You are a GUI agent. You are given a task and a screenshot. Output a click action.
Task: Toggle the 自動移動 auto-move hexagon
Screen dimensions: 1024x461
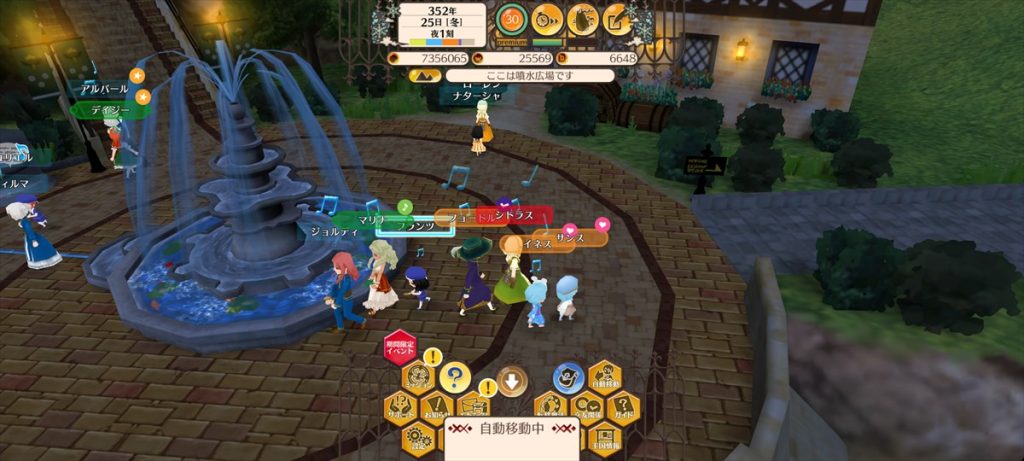[x=605, y=378]
